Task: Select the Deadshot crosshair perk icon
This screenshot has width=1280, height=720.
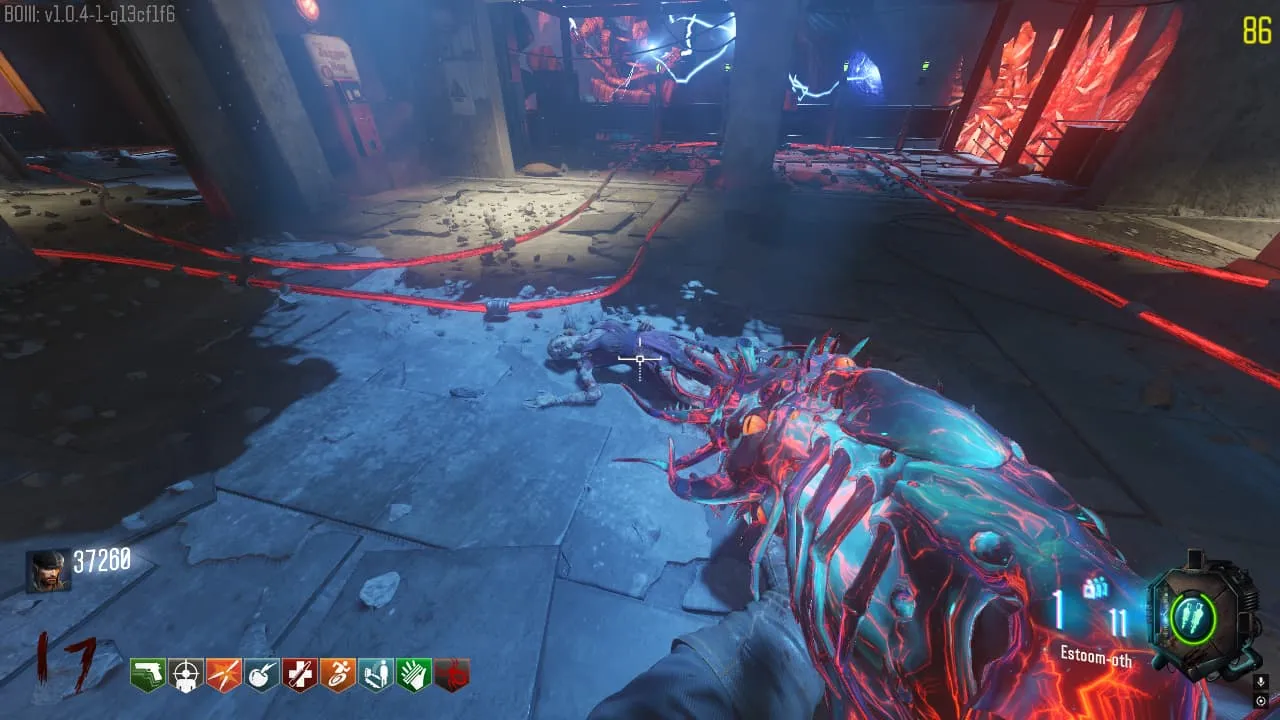Action: [x=186, y=675]
